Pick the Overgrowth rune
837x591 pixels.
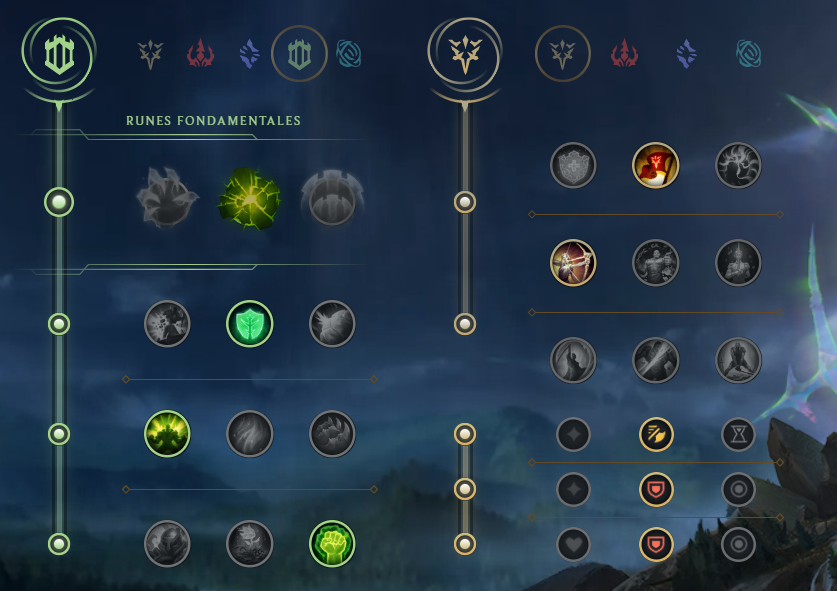(x=167, y=543)
